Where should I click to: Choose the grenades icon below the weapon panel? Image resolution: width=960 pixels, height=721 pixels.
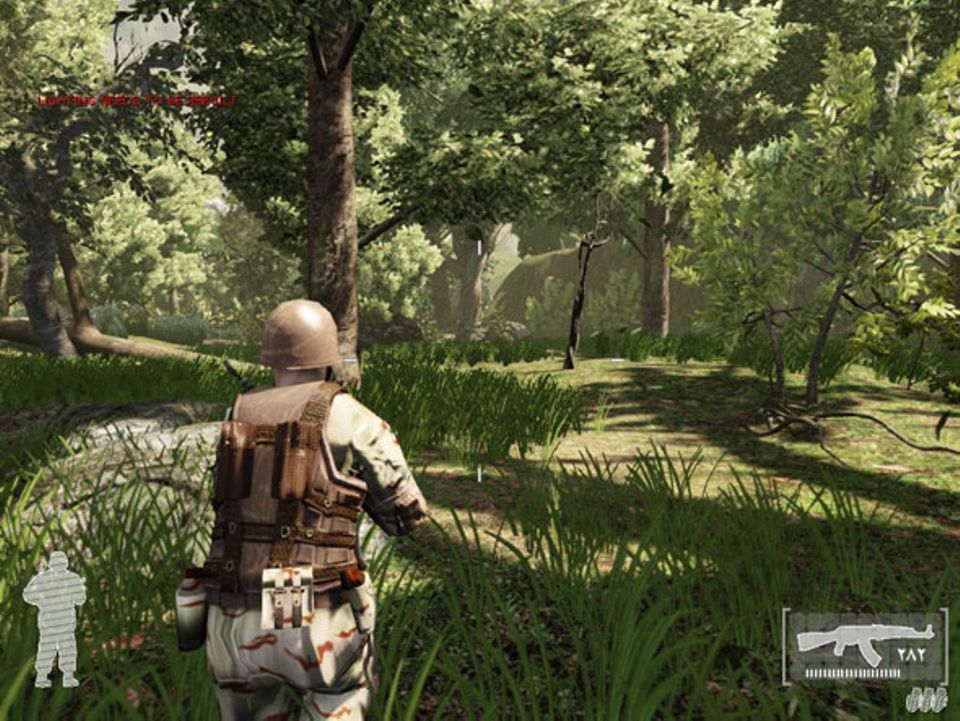coord(925,699)
